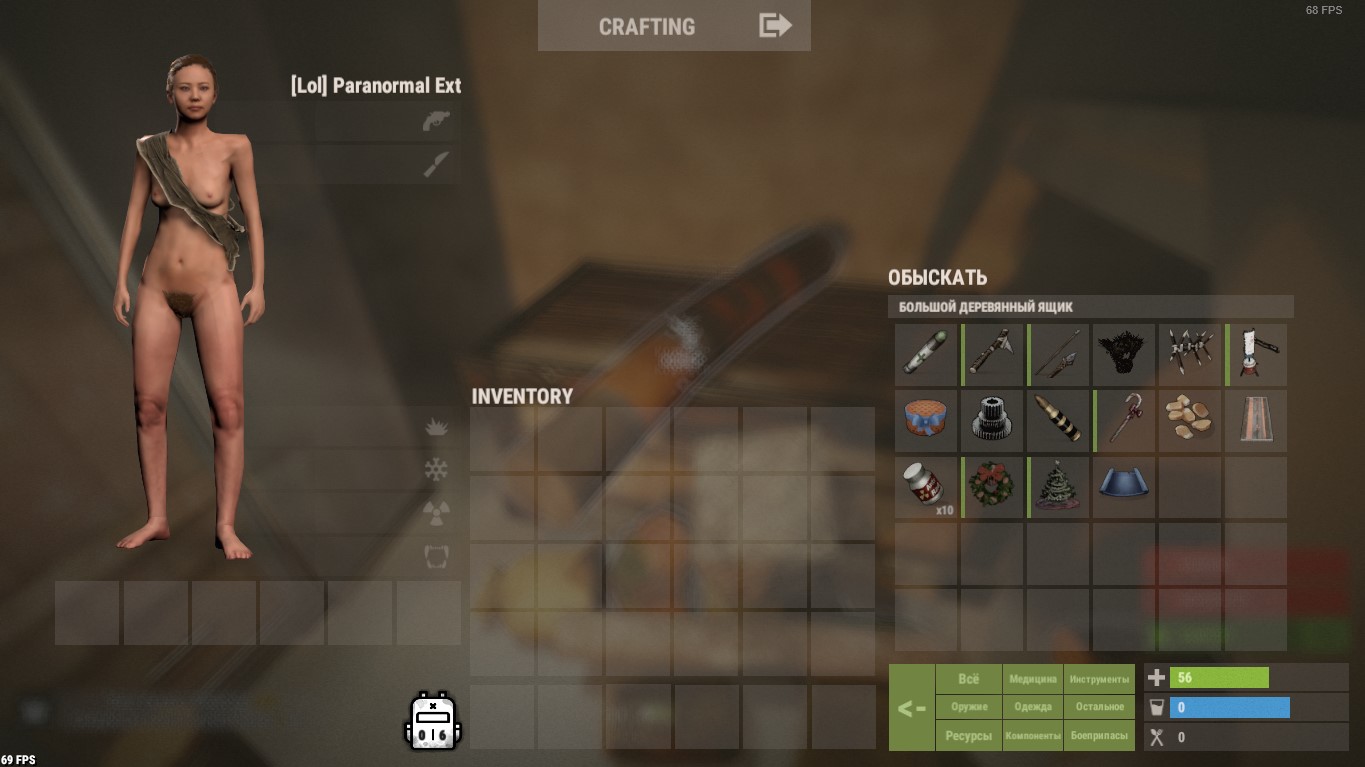
Task: Select the hunting bow slot
Action: click(x=1058, y=354)
